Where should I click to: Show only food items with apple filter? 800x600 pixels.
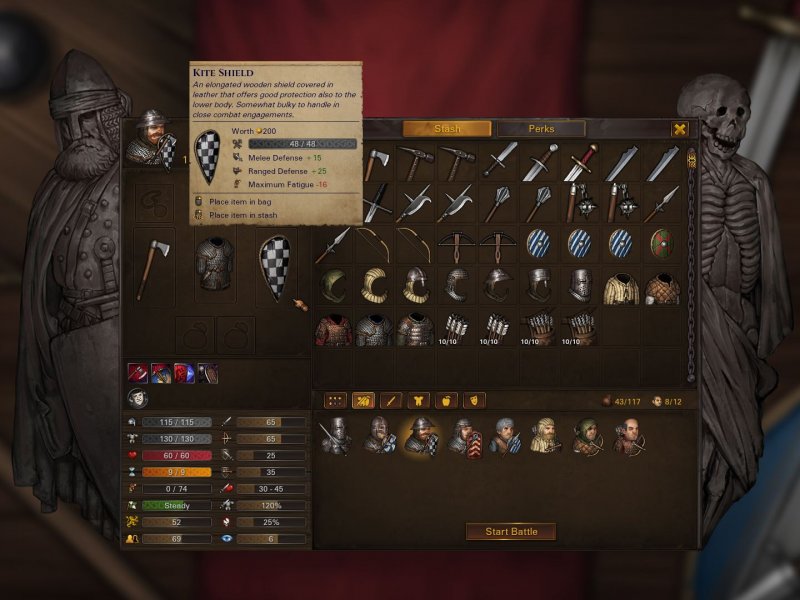click(447, 400)
